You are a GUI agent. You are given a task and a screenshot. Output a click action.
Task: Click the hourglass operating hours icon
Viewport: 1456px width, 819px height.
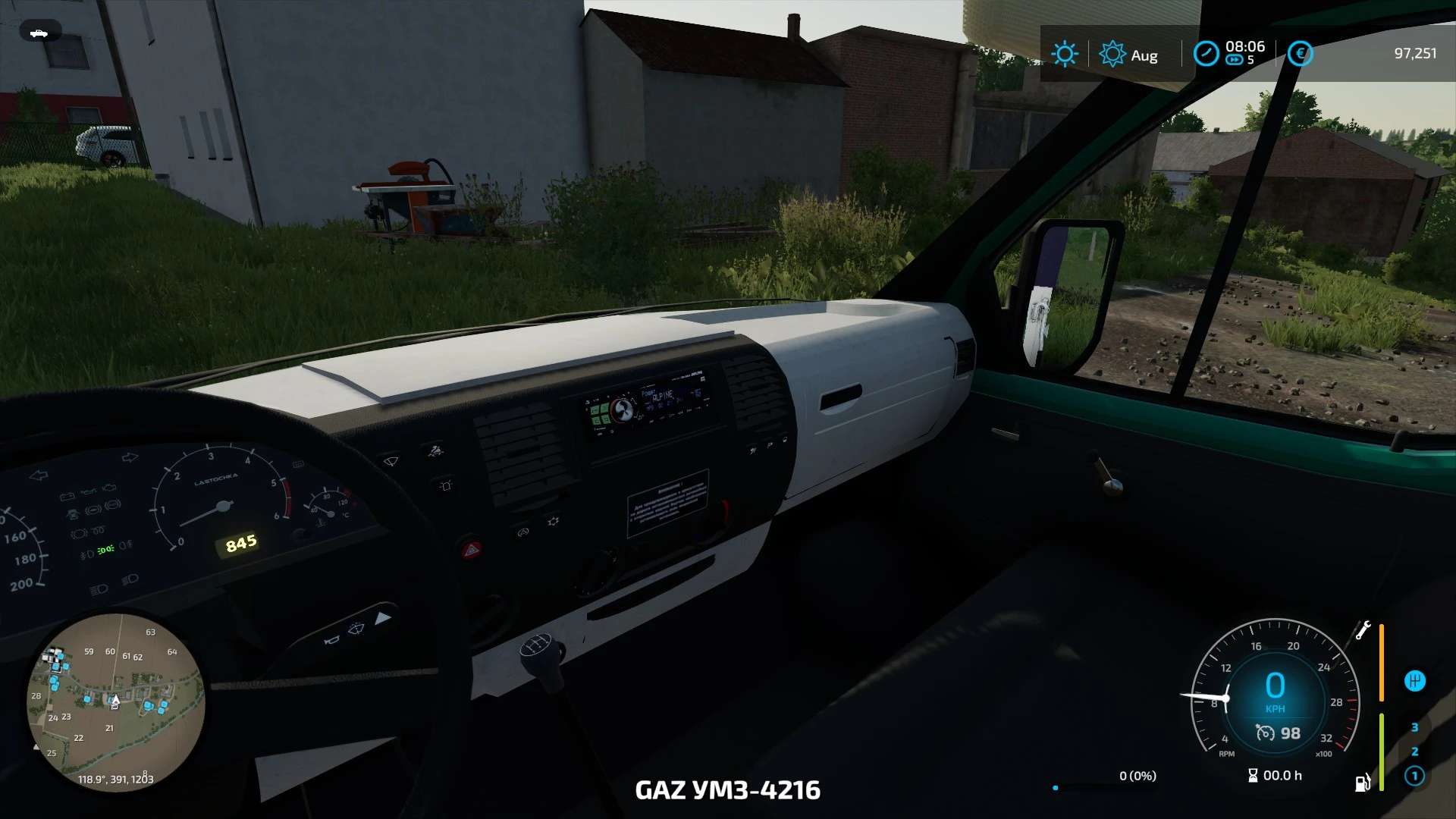tap(1253, 775)
